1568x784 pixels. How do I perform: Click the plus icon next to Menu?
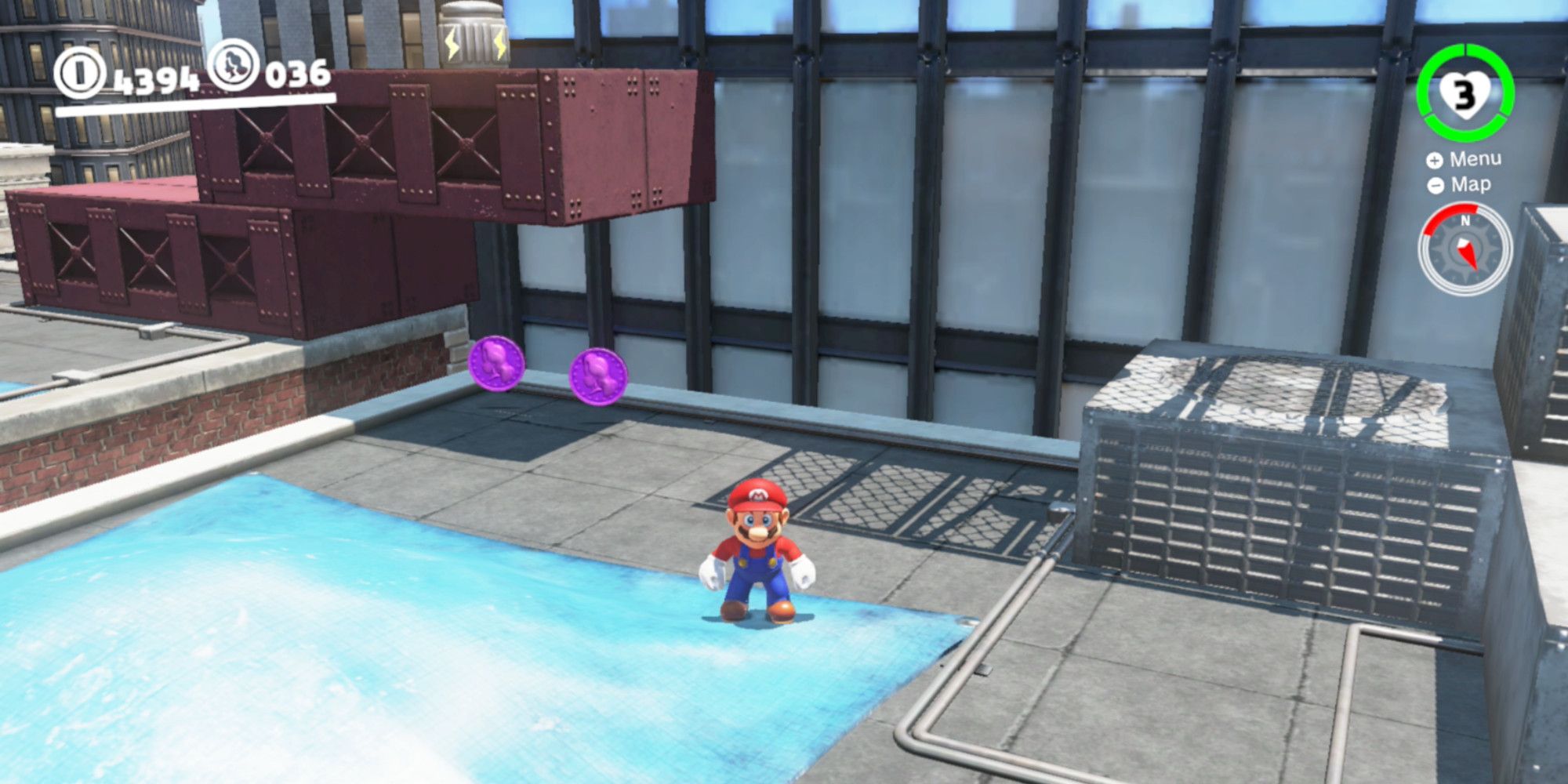coord(1436,158)
